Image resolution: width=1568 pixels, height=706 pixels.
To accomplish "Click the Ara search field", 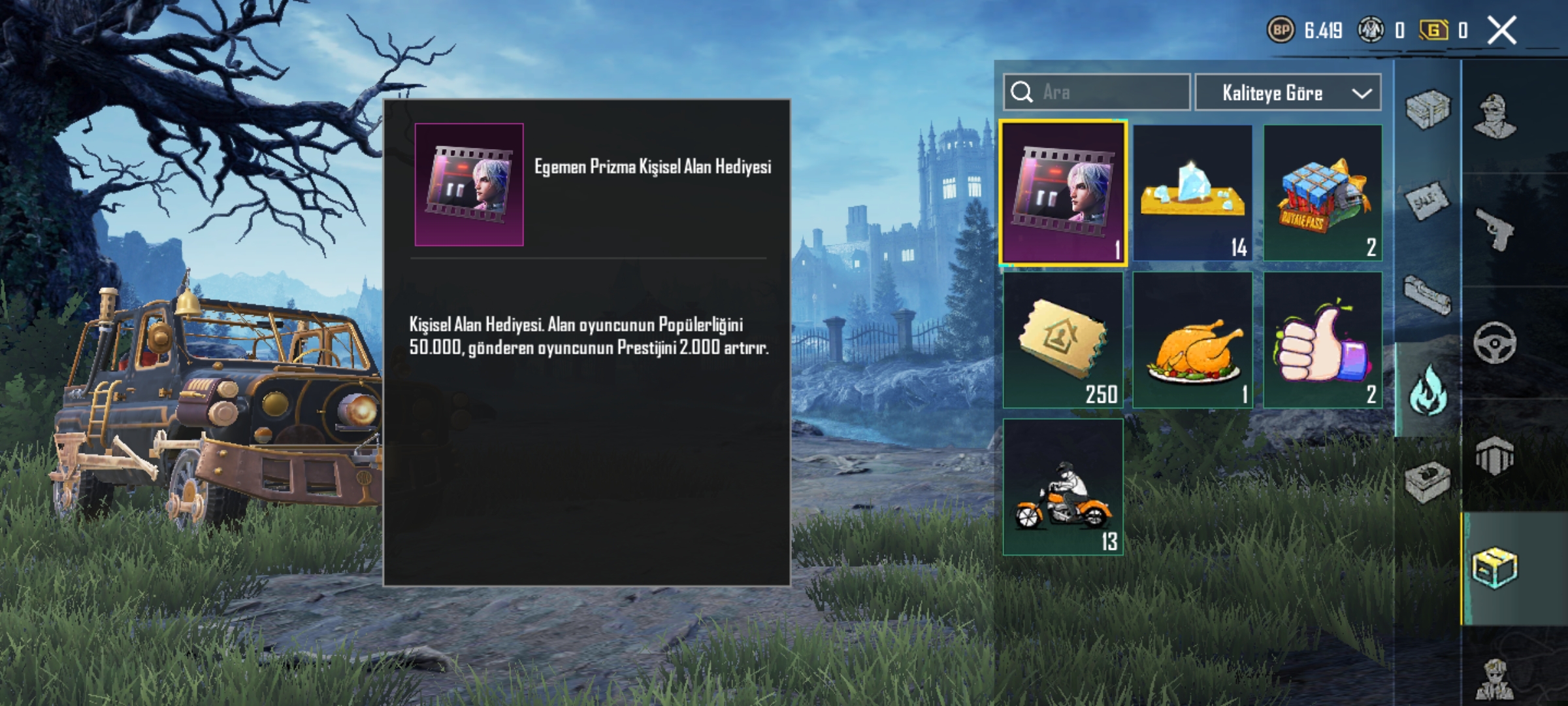I will tap(1098, 93).
